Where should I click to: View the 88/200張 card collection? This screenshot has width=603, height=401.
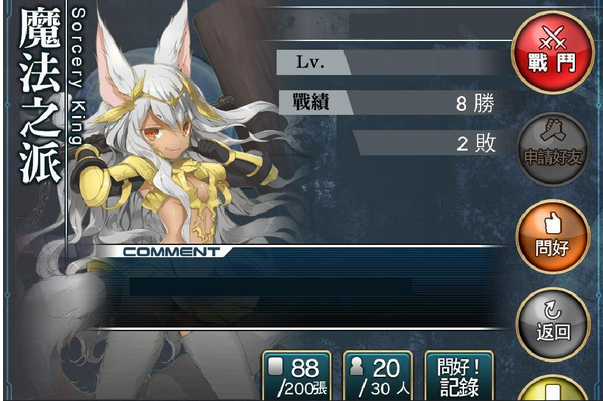(x=298, y=377)
